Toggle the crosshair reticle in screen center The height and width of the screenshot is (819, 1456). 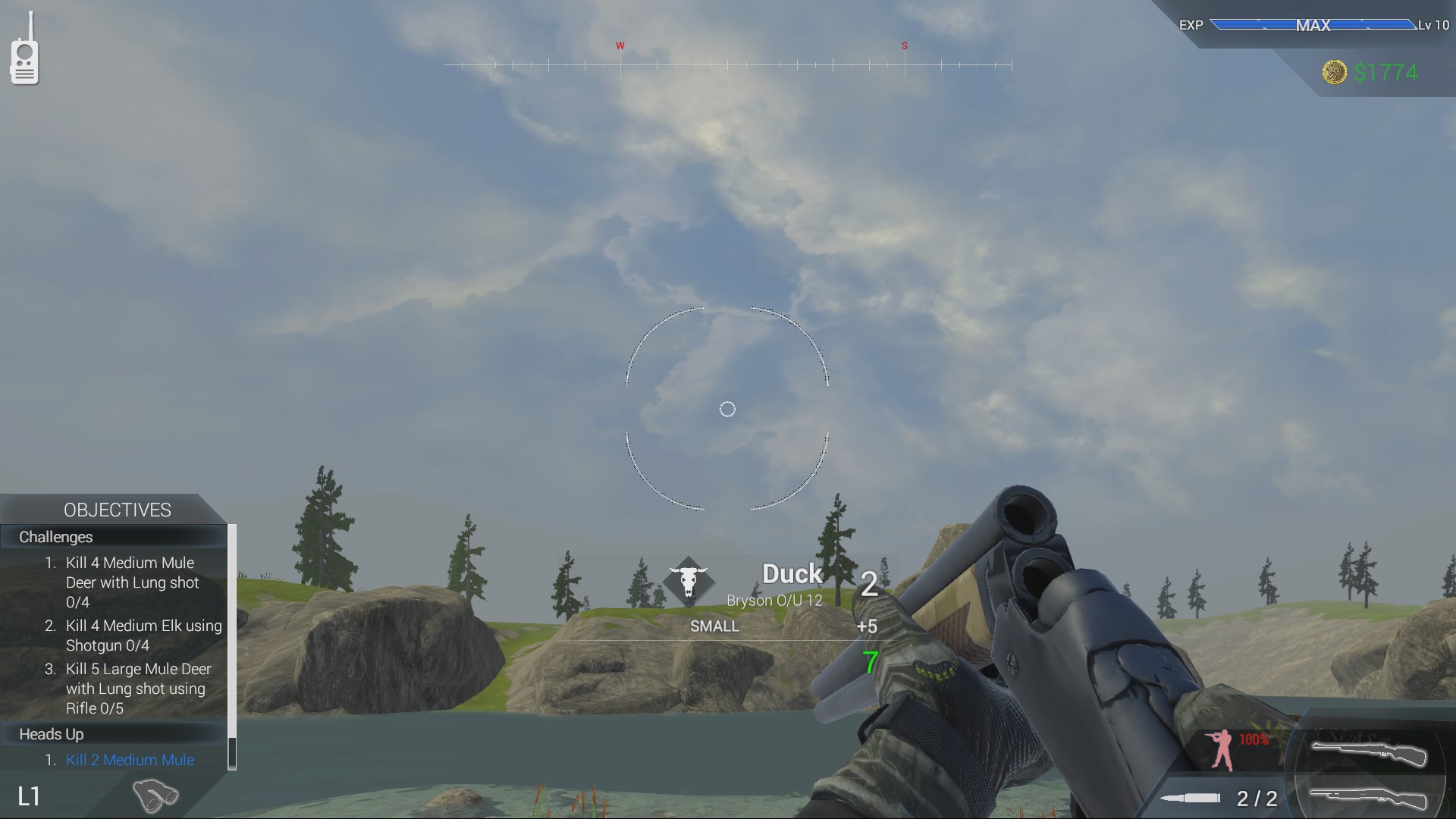728,409
